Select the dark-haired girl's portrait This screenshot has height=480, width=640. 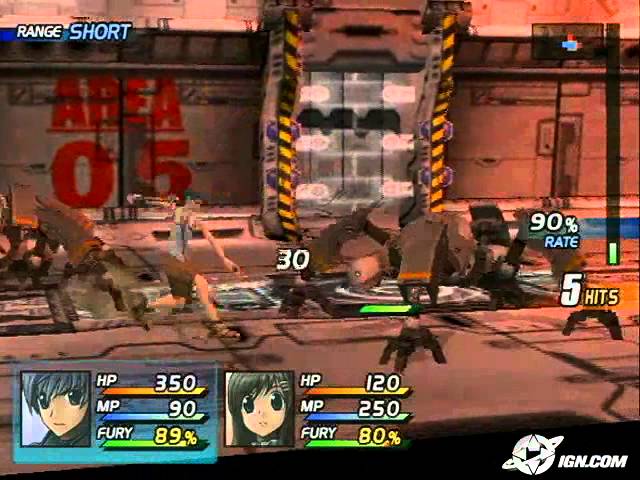(x=259, y=408)
